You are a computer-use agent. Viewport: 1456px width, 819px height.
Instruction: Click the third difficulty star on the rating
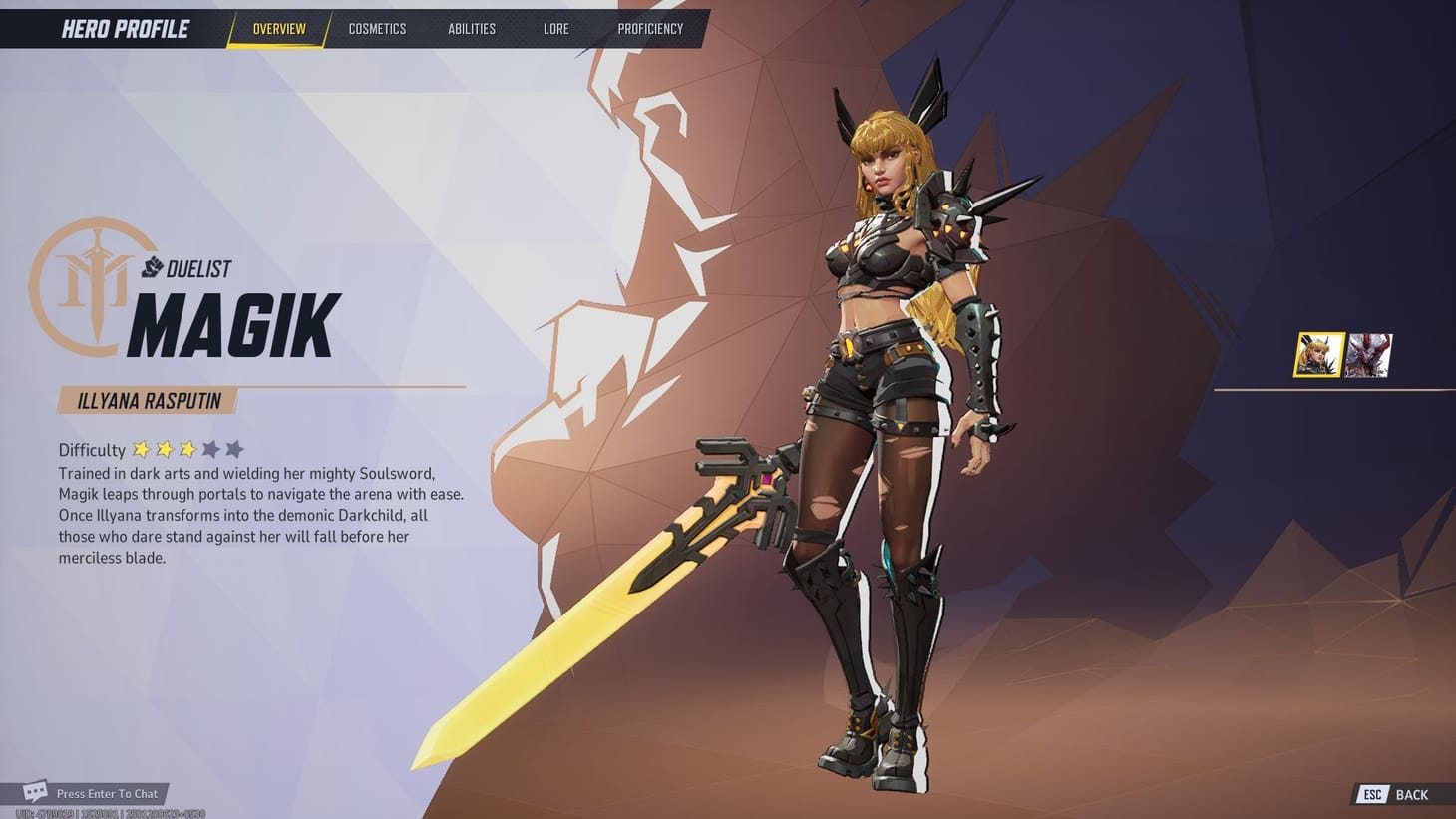187,449
